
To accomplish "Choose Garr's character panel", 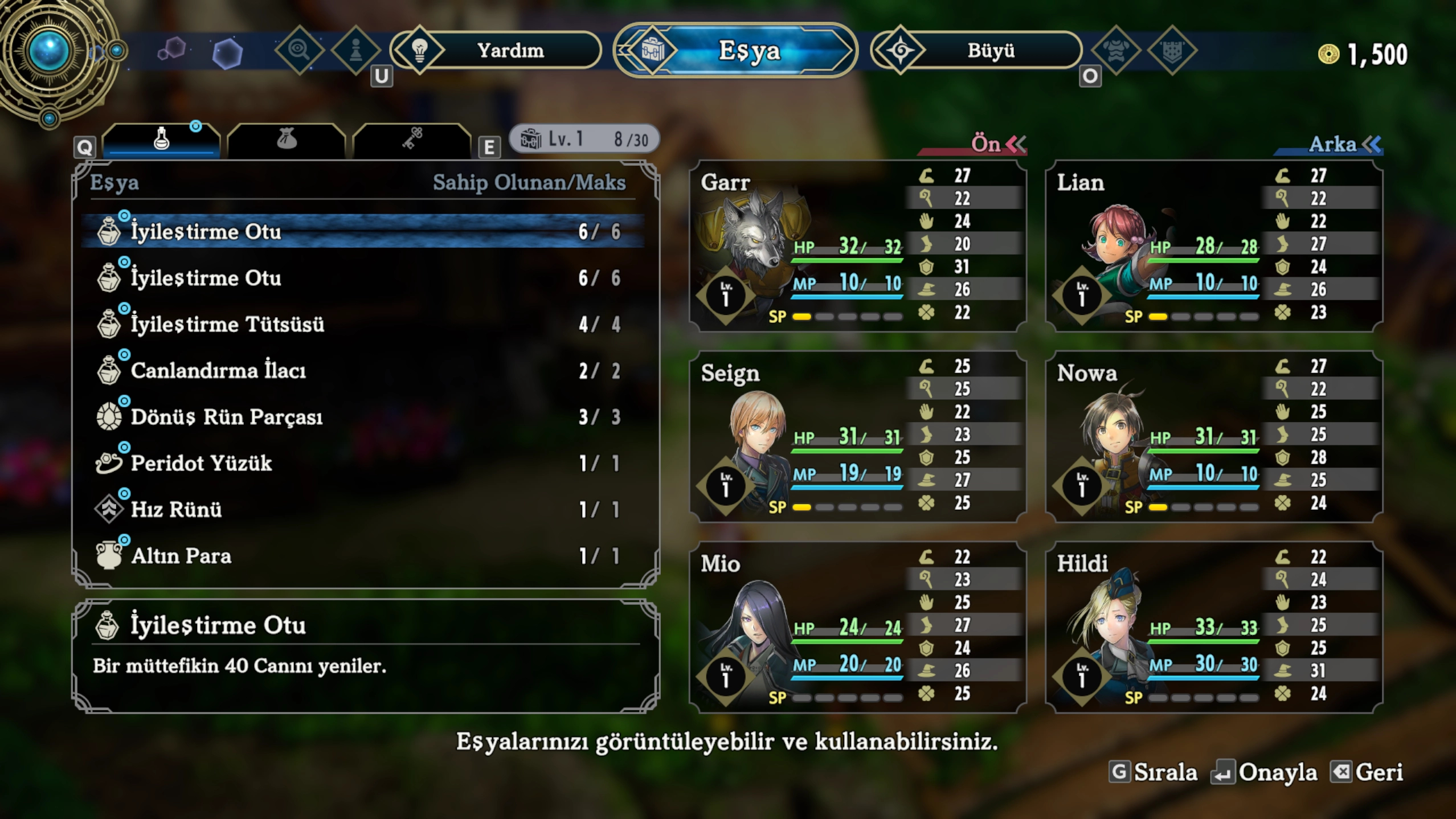I will [x=857, y=246].
